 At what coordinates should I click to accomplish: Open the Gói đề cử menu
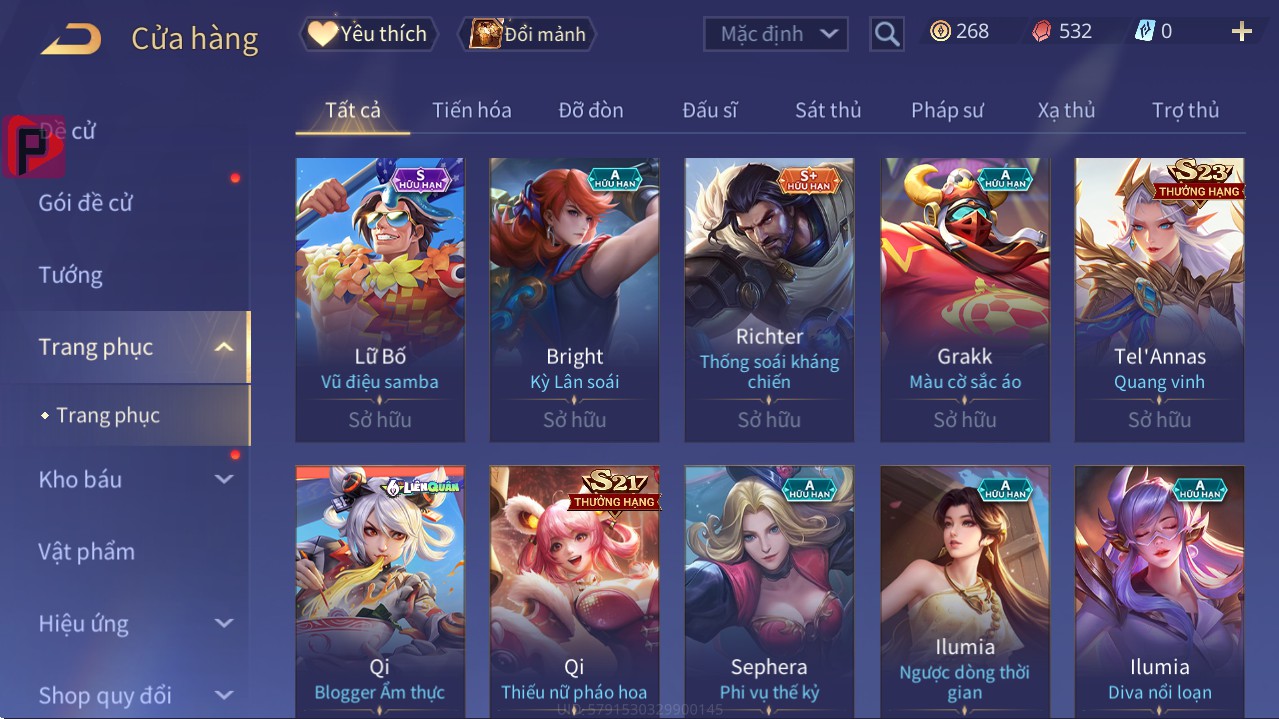pyautogui.click(x=86, y=203)
